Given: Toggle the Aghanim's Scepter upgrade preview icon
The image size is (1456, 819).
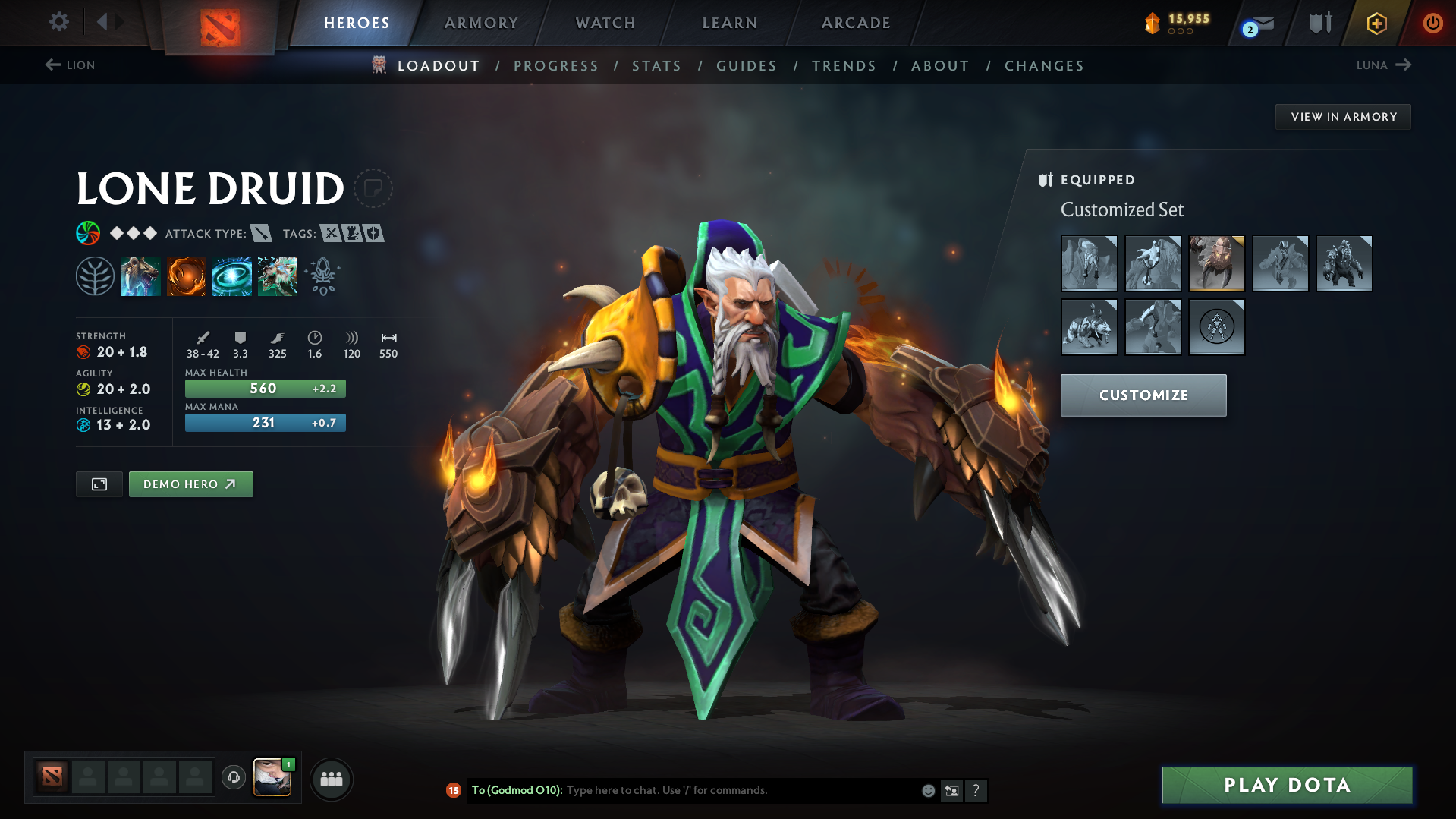Looking at the screenshot, I should click(322, 276).
